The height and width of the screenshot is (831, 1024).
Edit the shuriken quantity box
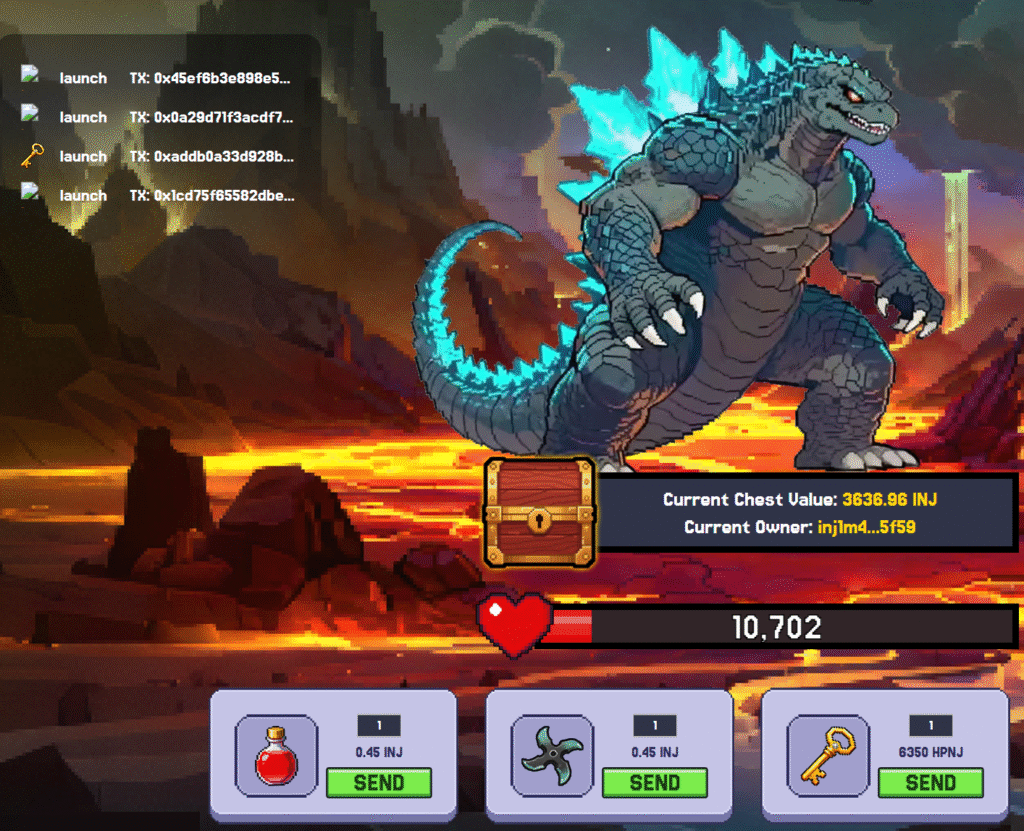(x=655, y=726)
